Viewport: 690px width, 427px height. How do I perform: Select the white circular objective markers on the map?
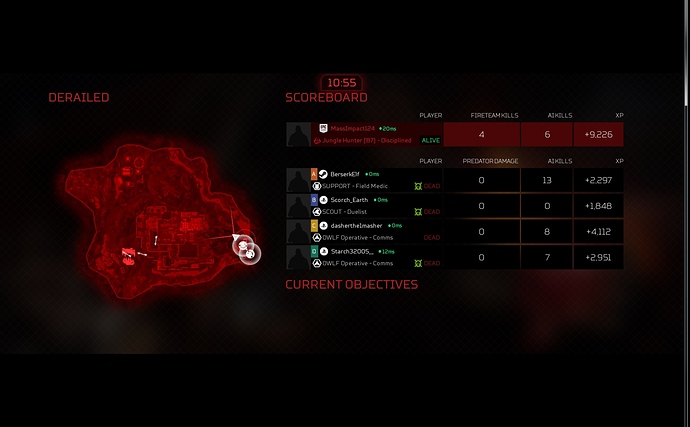(x=245, y=249)
